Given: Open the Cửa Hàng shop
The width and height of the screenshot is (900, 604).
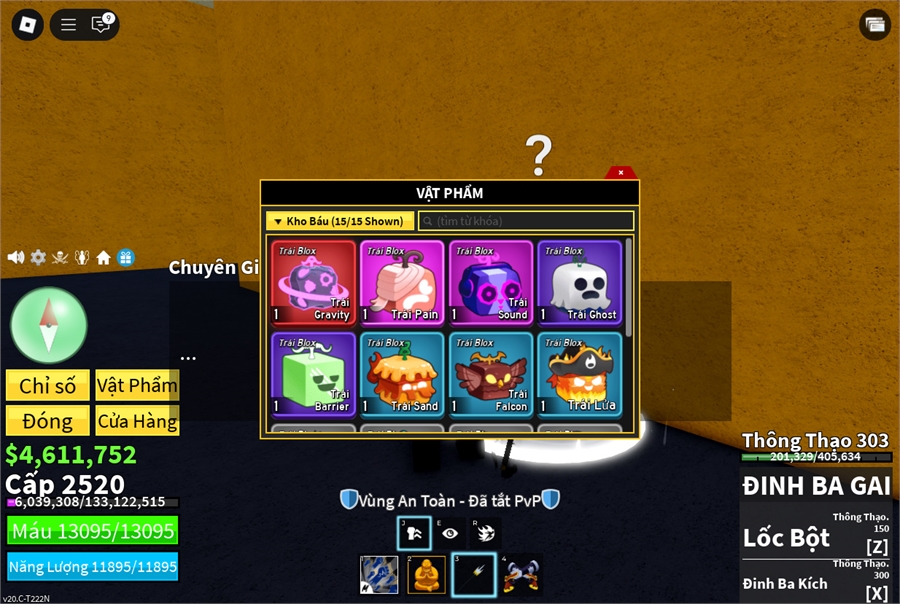Looking at the screenshot, I should click(x=137, y=421).
